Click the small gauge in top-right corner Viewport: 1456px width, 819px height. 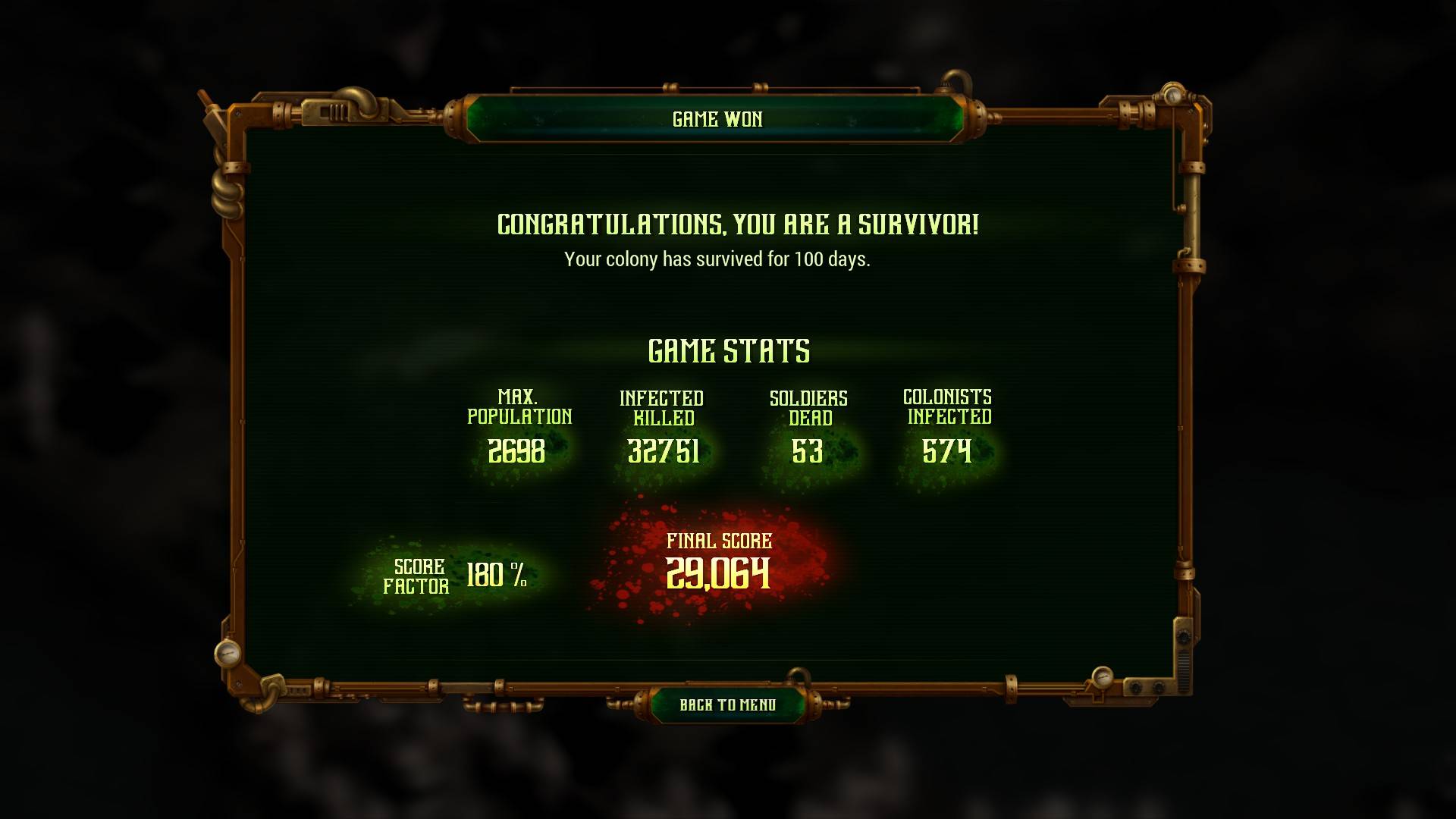(x=1172, y=96)
